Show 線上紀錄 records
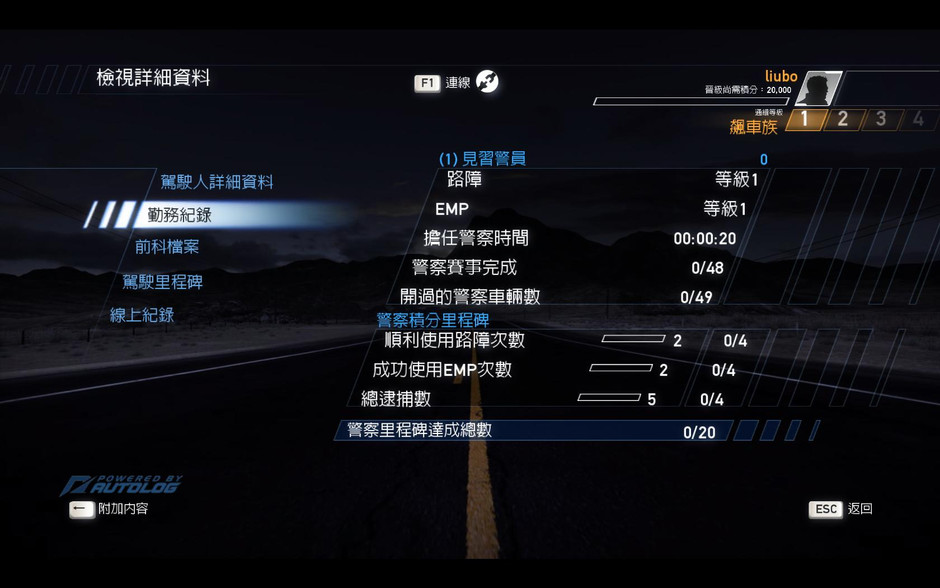Viewport: 940px width, 588px height. tap(142, 315)
